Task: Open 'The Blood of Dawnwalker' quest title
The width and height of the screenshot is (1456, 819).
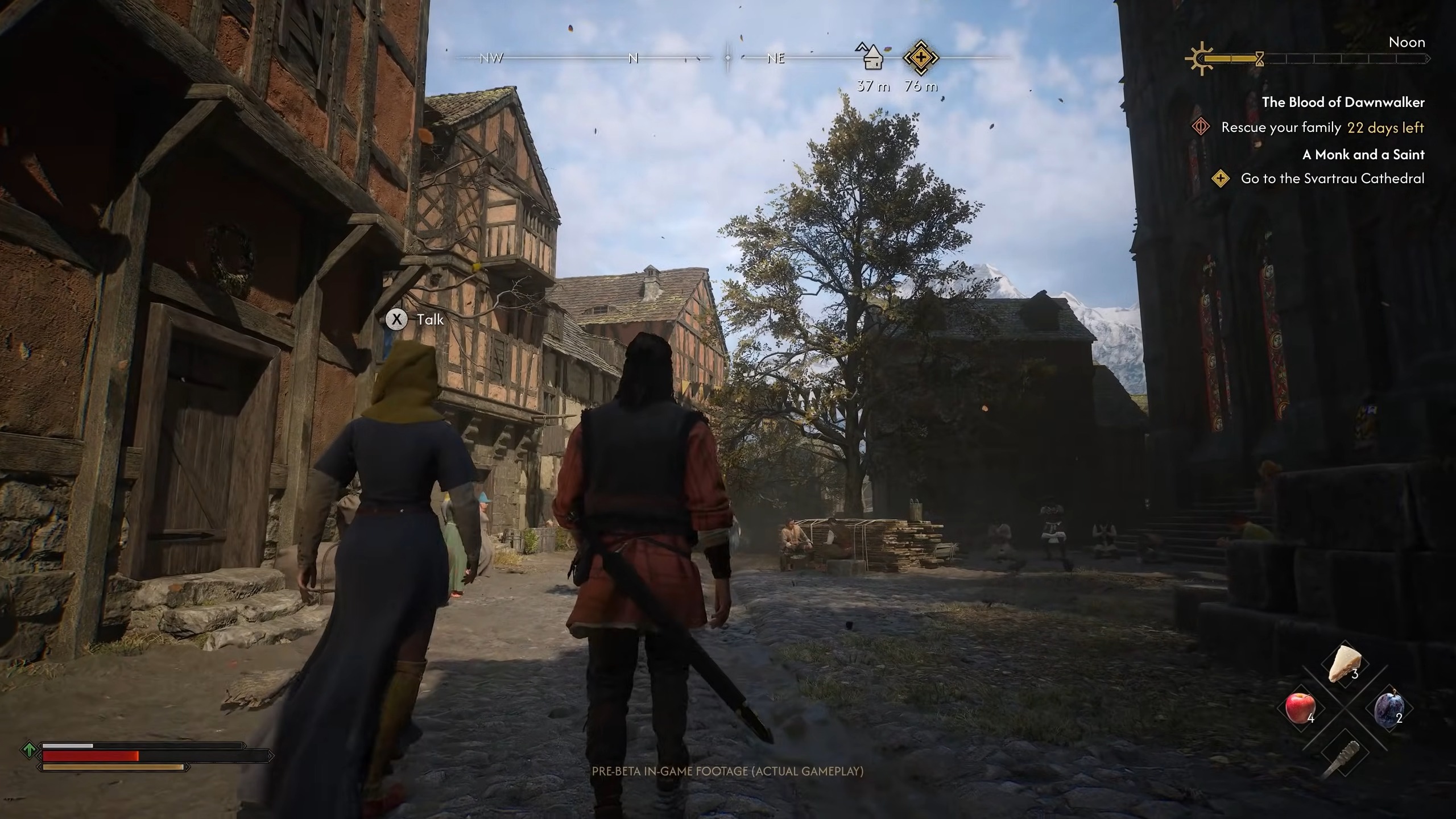Action: tap(1343, 102)
